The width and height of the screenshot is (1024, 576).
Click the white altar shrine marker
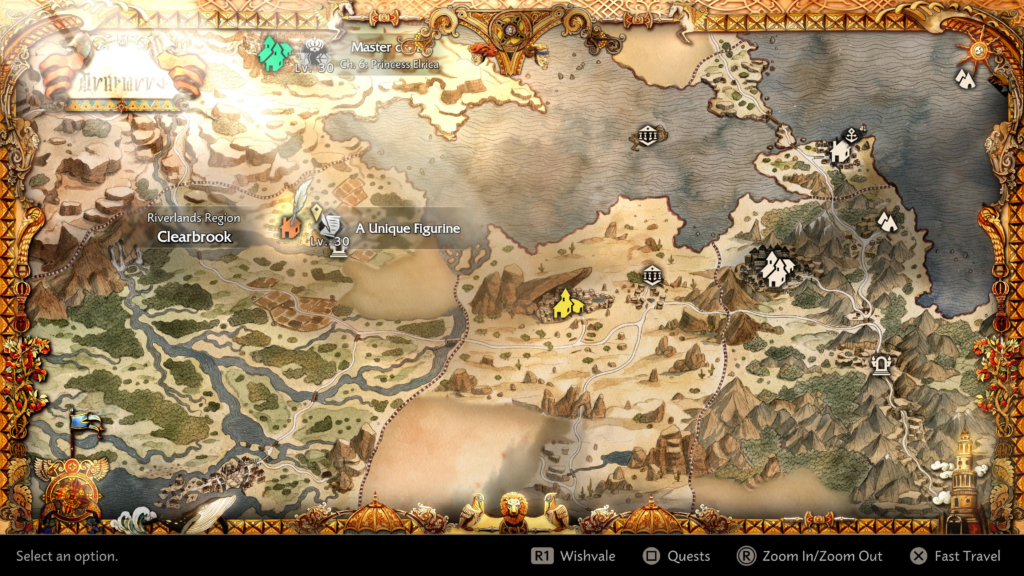(882, 365)
